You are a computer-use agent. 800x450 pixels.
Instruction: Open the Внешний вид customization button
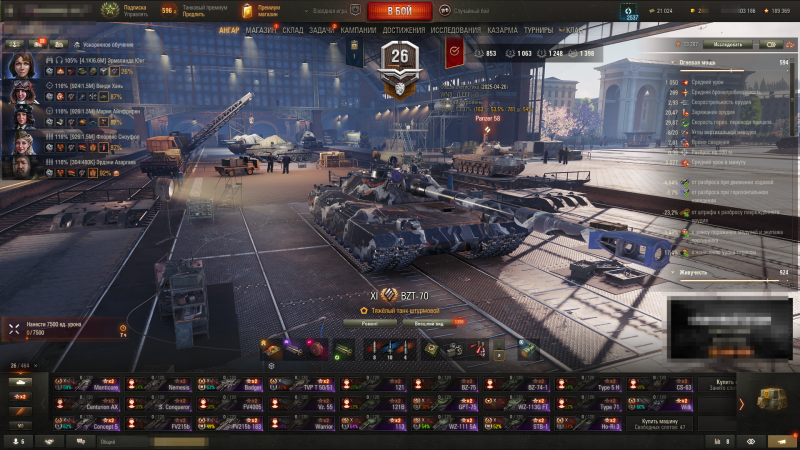pos(426,323)
